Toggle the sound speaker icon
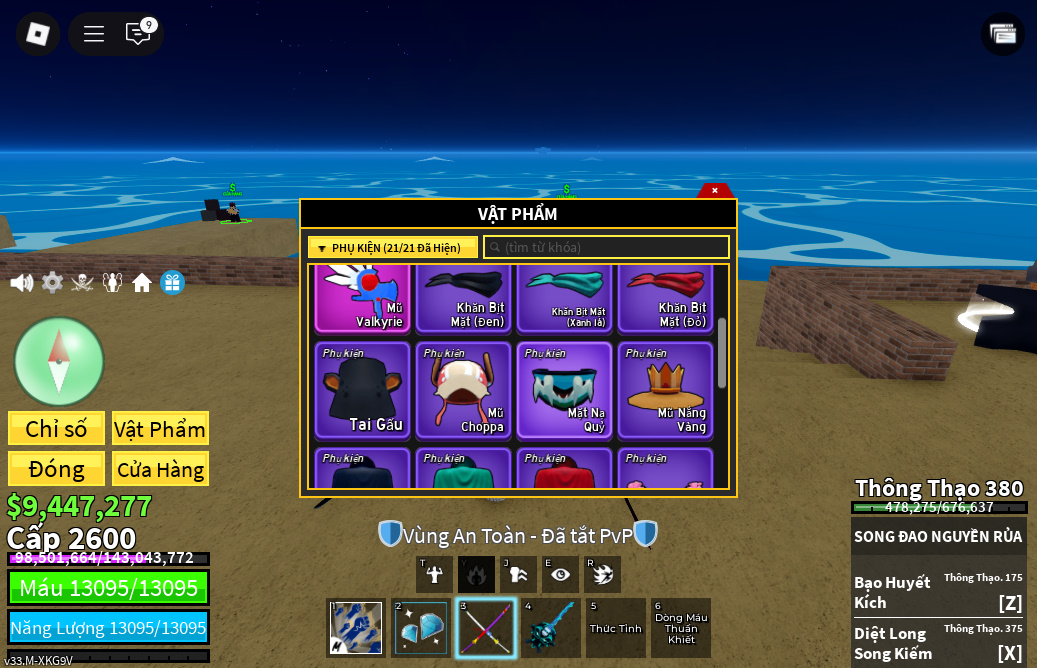 (x=22, y=283)
